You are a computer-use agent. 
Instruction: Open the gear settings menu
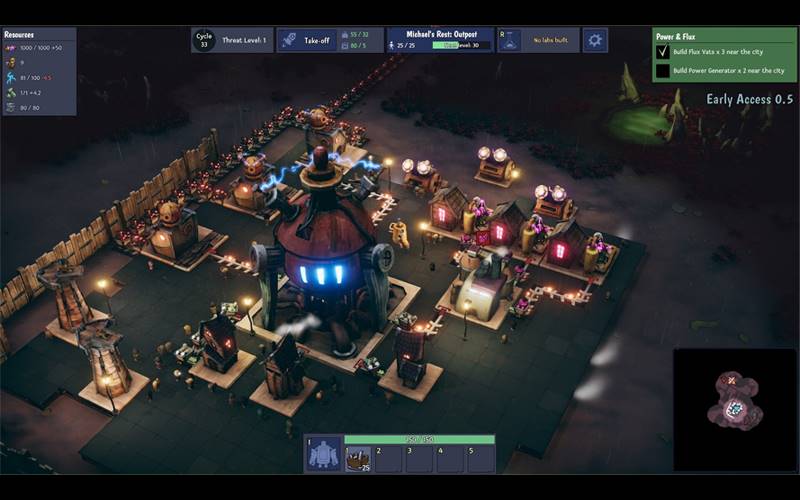(595, 40)
